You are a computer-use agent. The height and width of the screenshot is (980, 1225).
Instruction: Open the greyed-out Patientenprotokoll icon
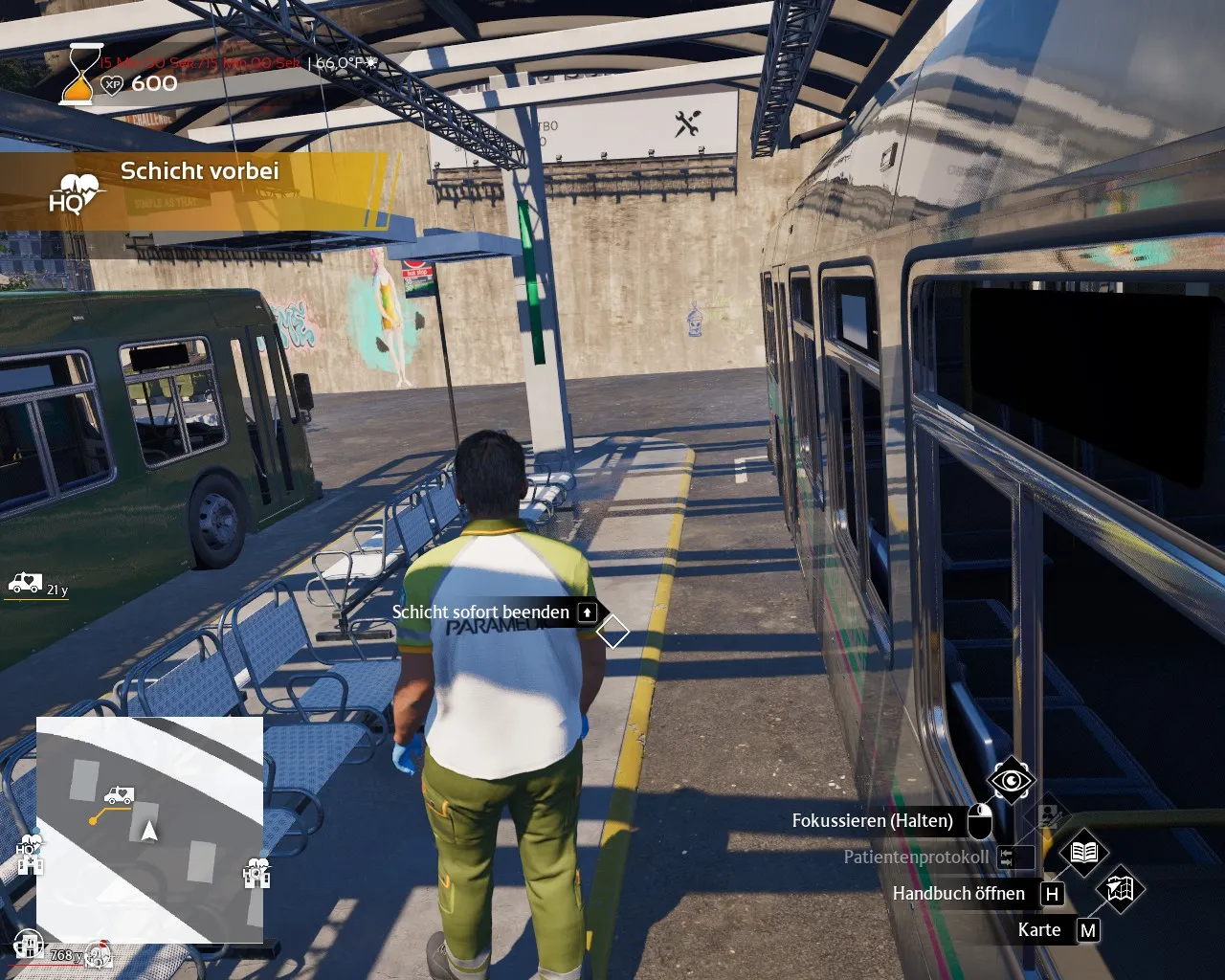1049,815
